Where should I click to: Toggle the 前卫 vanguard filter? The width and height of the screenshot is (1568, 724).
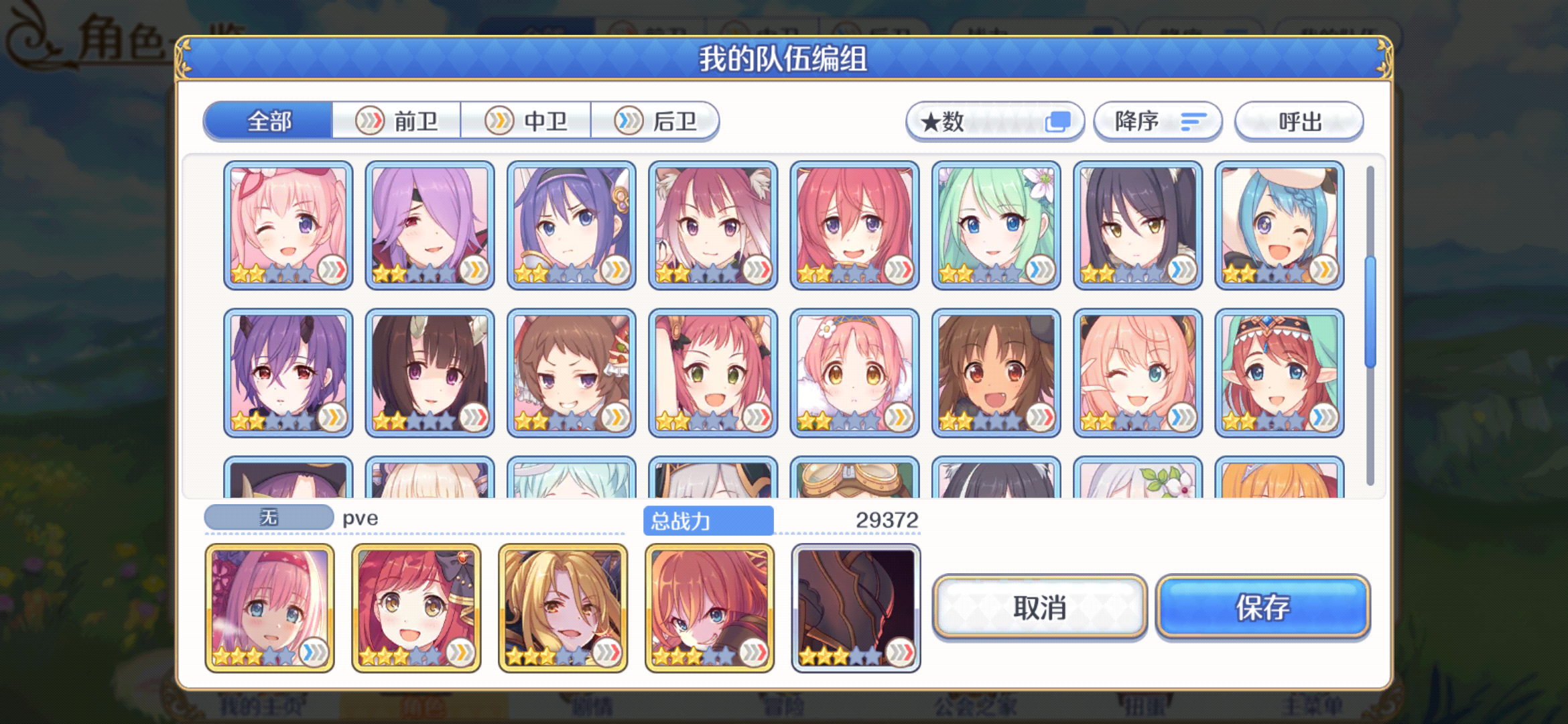pos(397,121)
